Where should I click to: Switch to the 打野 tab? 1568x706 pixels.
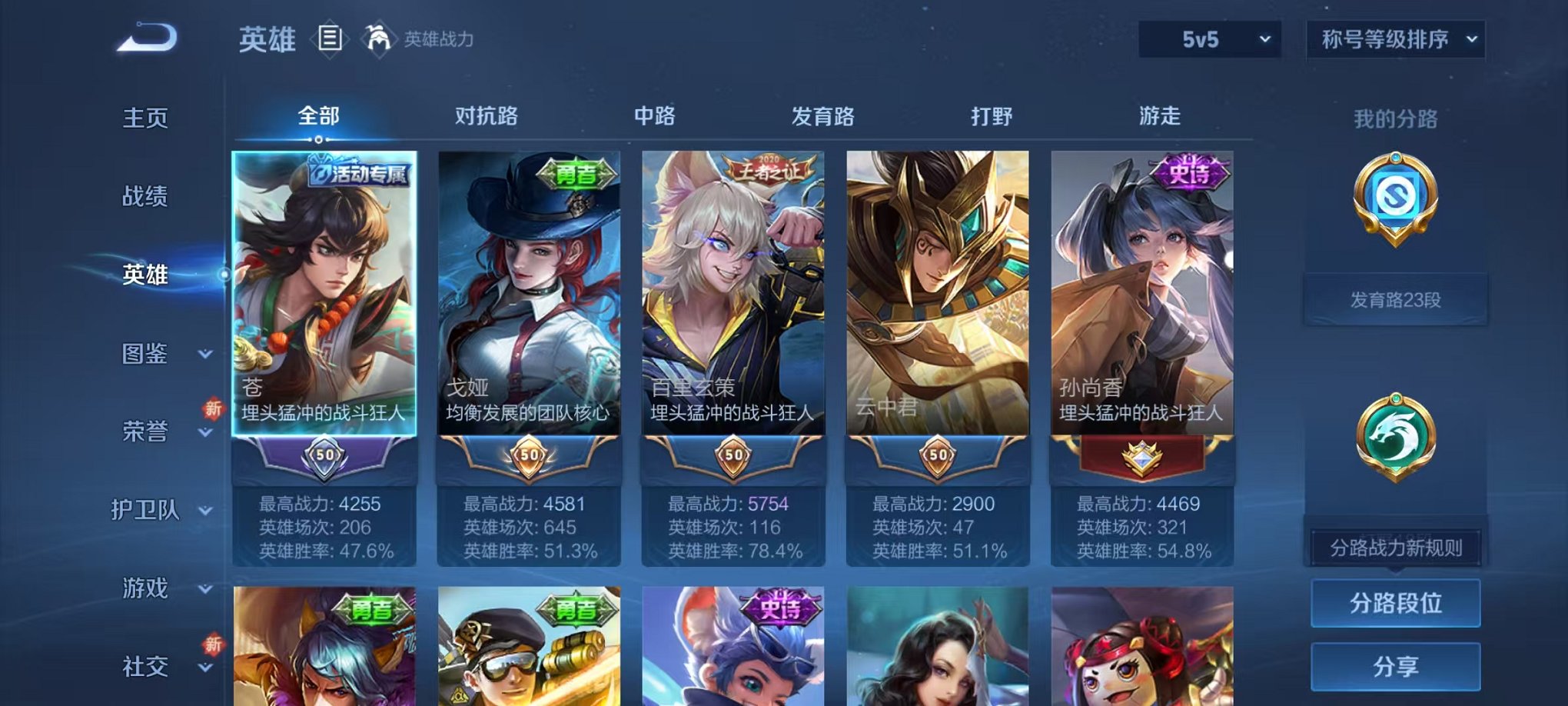991,115
